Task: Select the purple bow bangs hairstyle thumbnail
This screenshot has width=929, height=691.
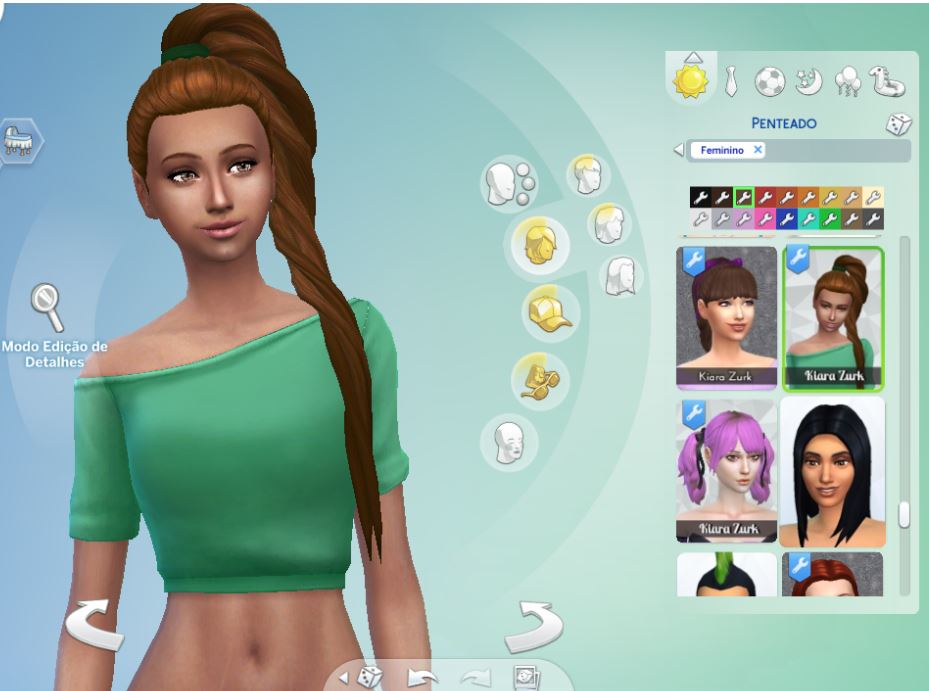Action: point(727,317)
